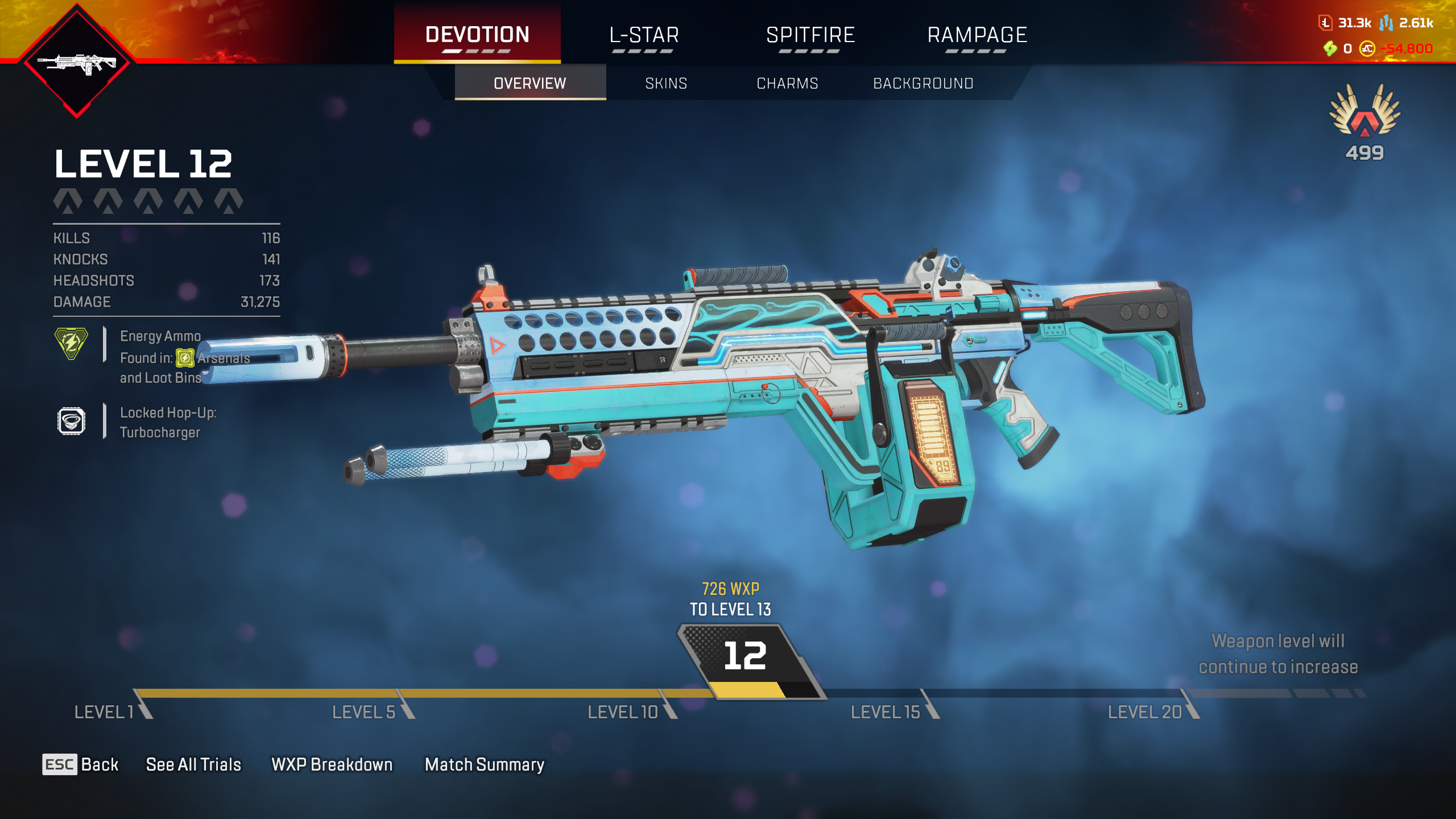
Task: Click the Level 12 progress marker
Action: click(745, 657)
